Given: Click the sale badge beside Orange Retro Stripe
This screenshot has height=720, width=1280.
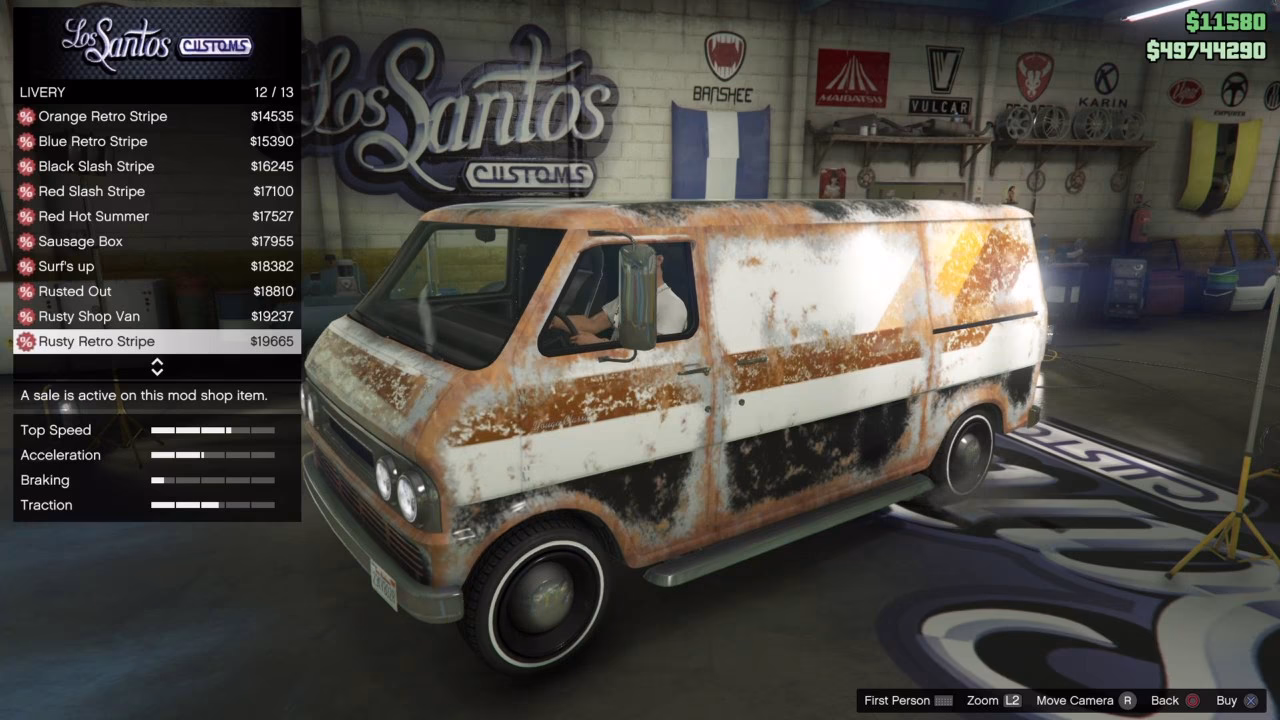Looking at the screenshot, I should 25,116.
